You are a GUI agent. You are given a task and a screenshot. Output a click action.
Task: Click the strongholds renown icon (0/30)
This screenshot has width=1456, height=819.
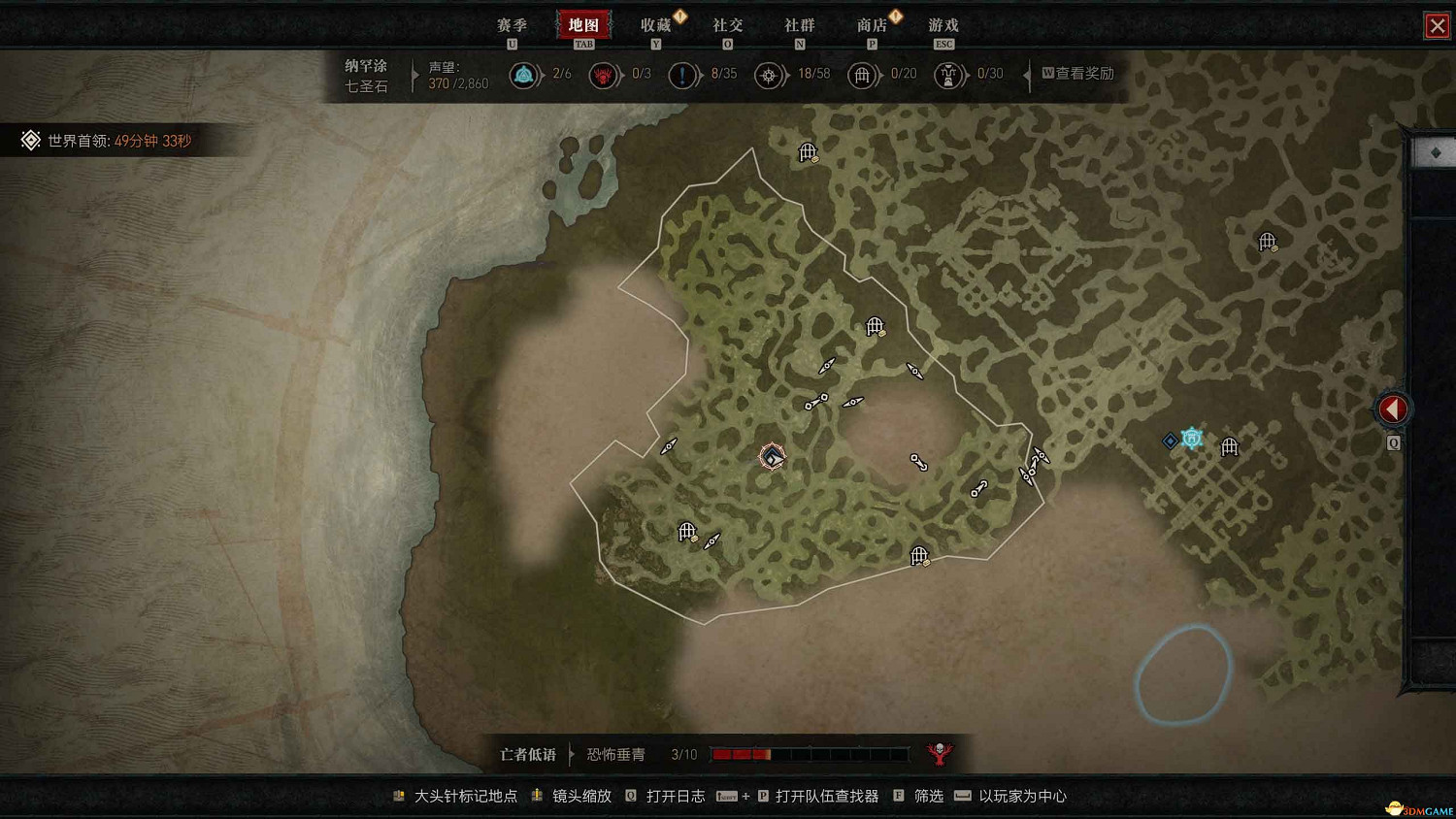click(x=946, y=75)
